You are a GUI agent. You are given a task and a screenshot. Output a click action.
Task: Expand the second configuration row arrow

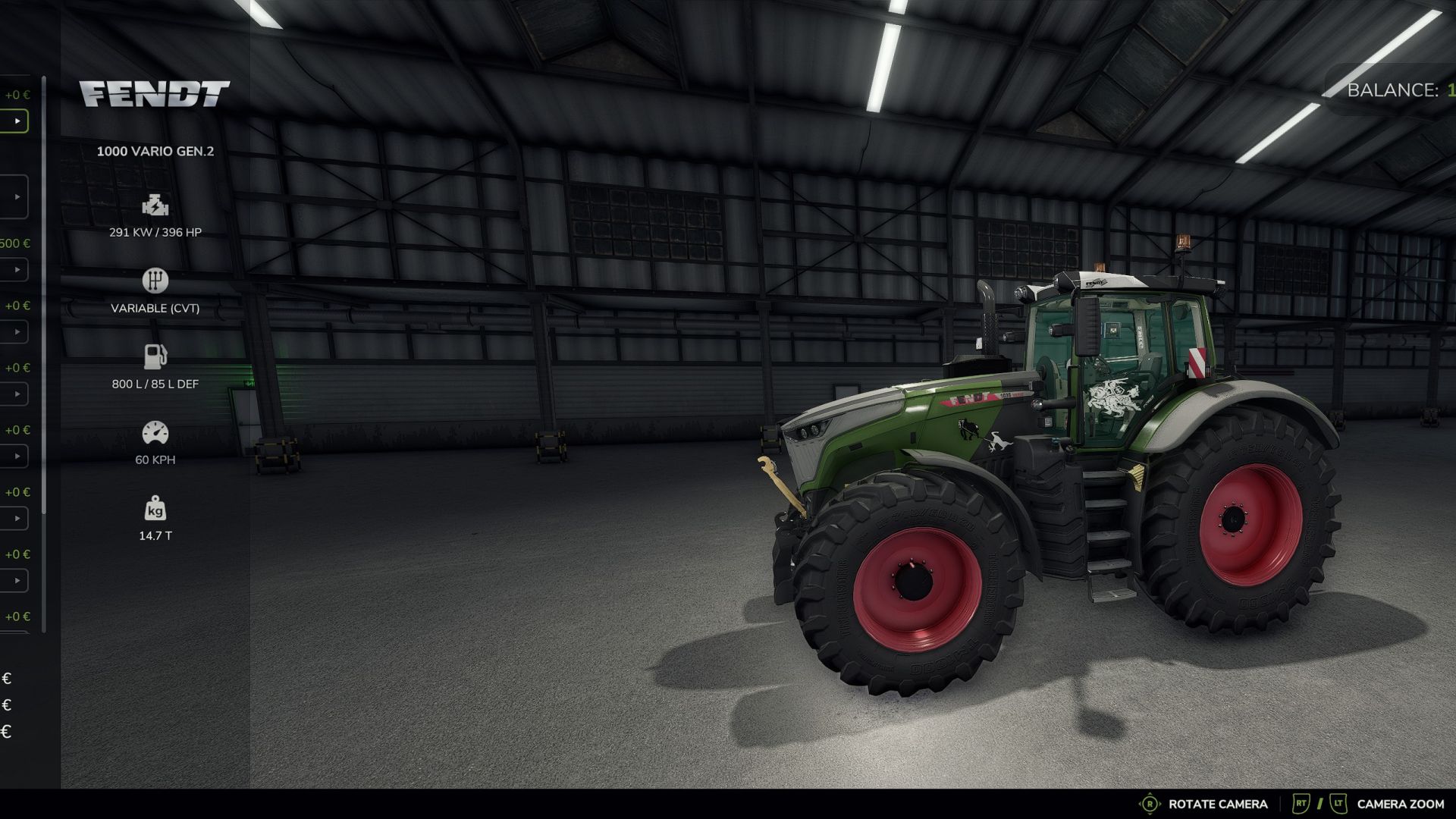click(x=17, y=196)
